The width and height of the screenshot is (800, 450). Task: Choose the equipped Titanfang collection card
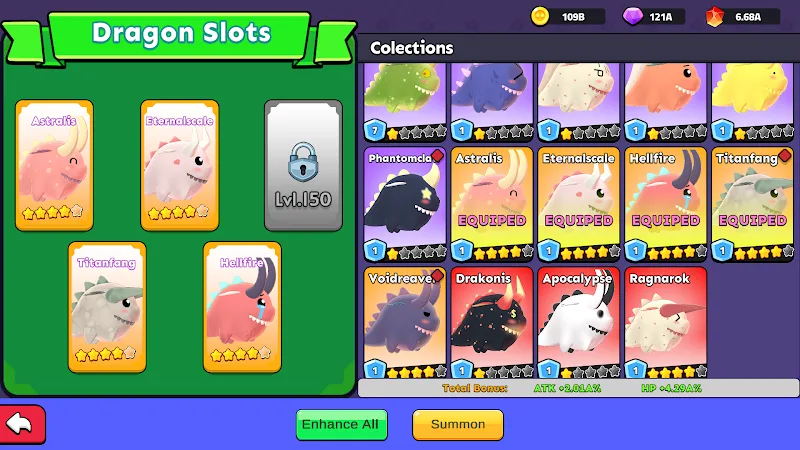tap(751, 204)
